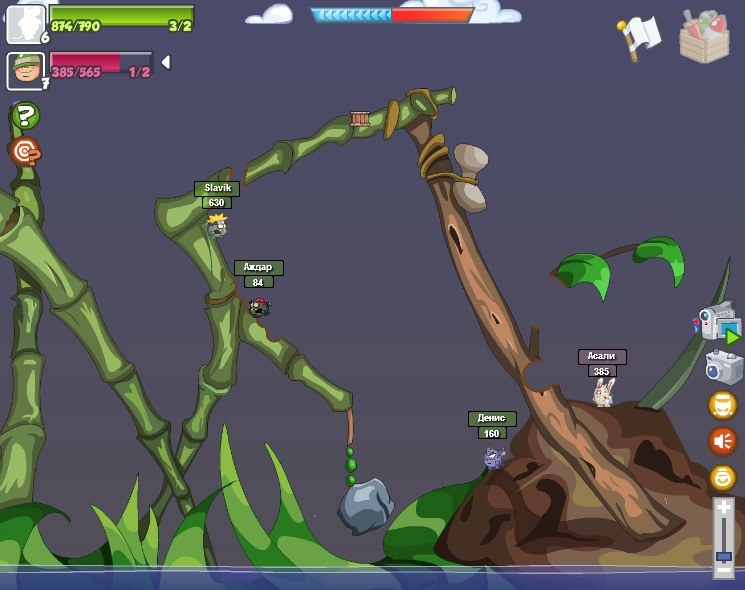
Task: Select the silhouette team avatar
Action: (x=25, y=24)
